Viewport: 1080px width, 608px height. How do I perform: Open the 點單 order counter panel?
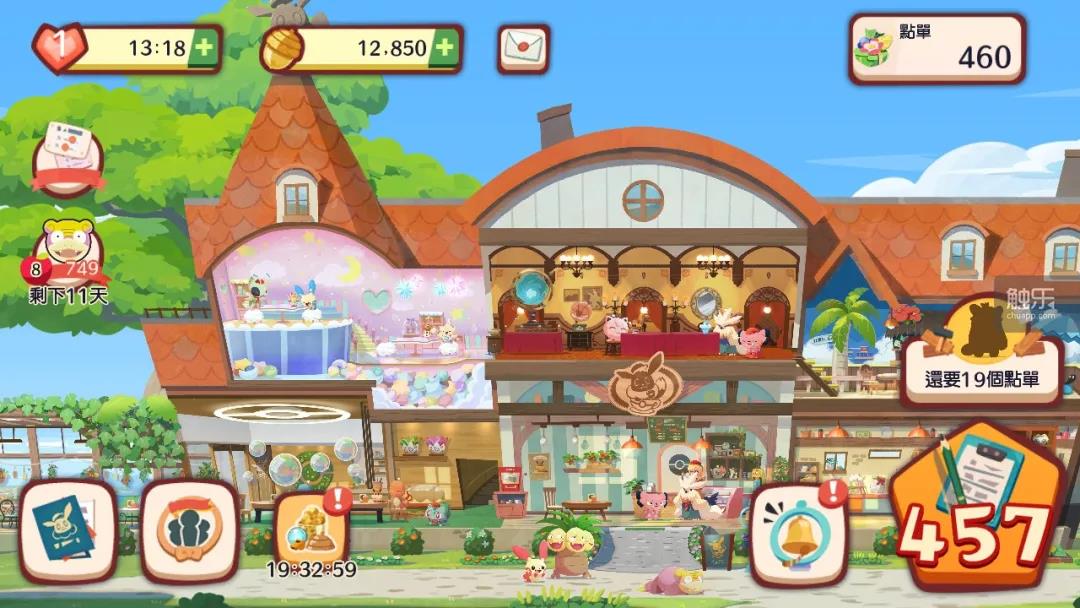937,49
